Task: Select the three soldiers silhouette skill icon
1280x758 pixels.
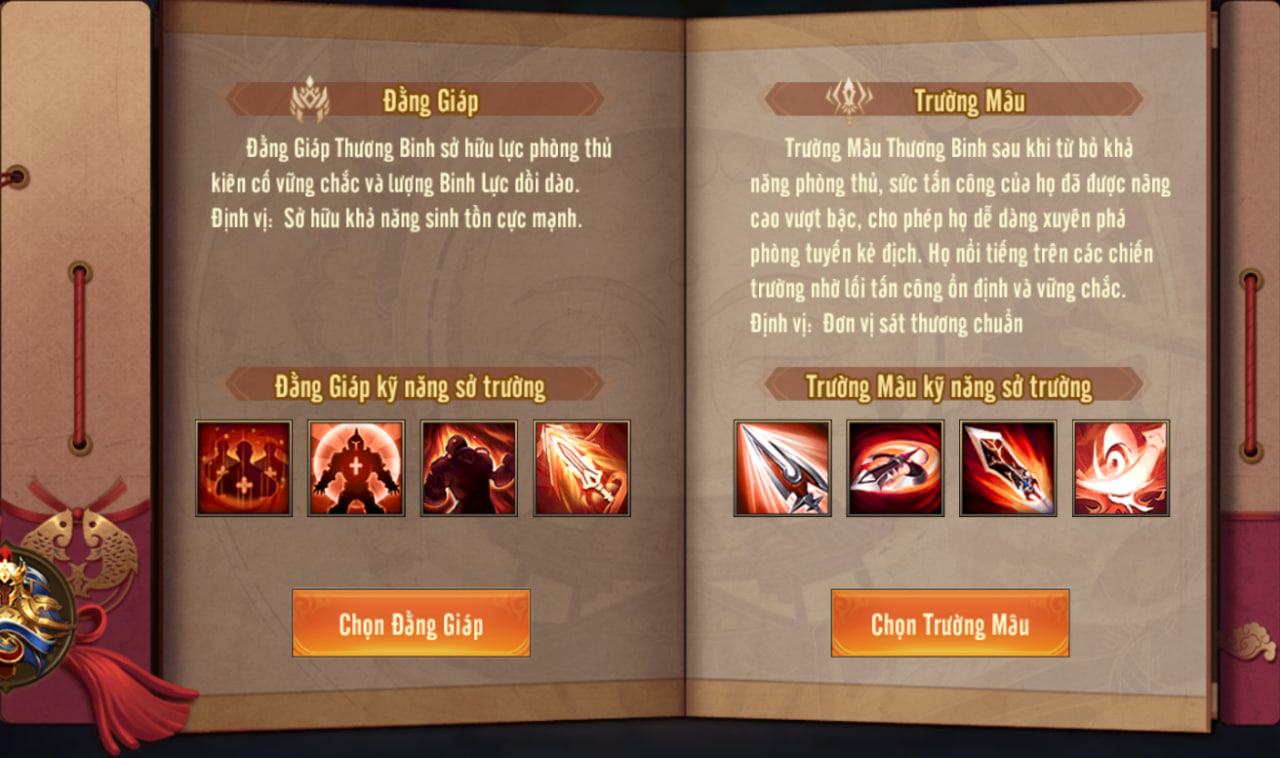Action: [244, 468]
